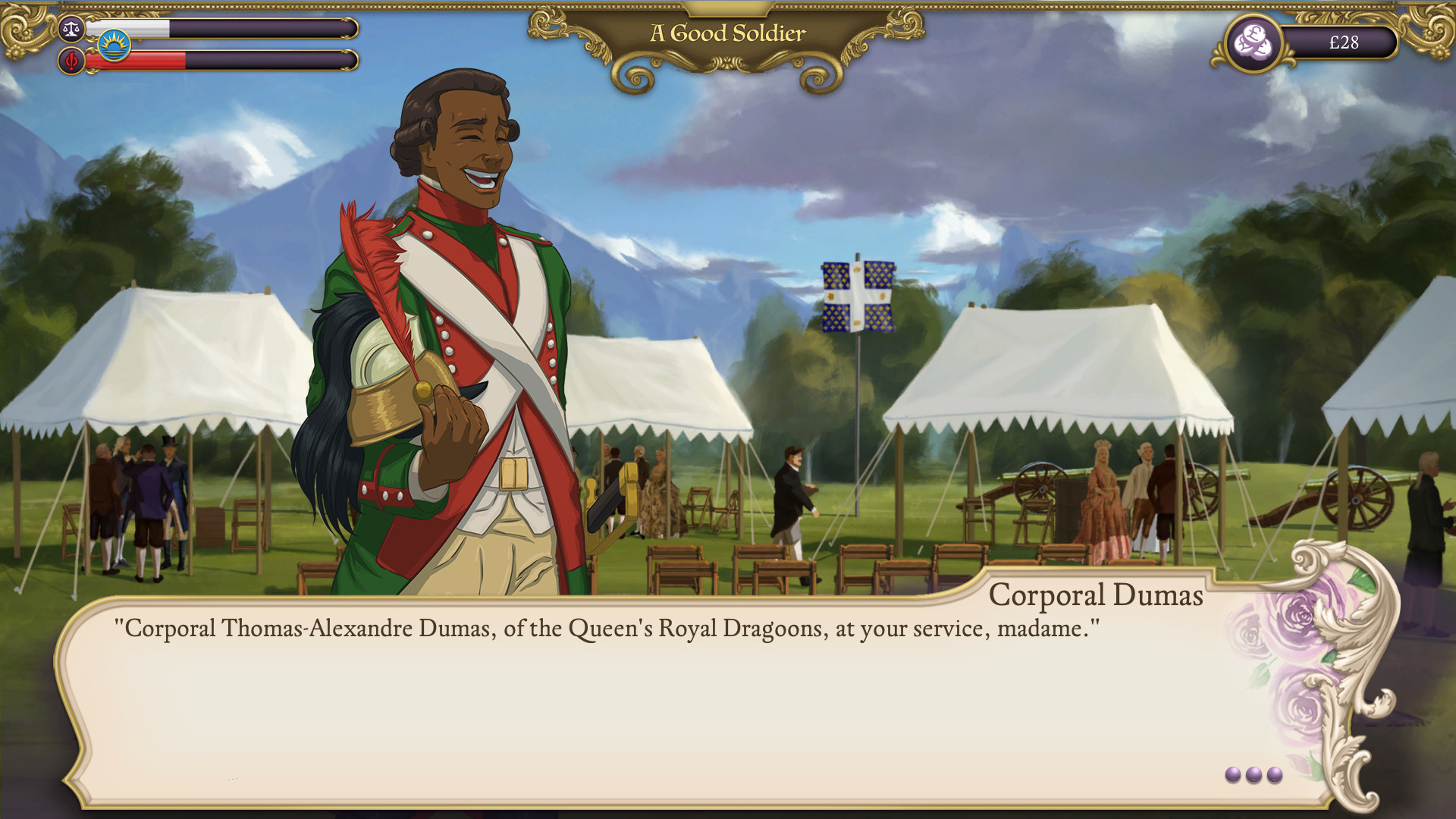The image size is (1456, 819).
Task: Open the A Good Soldier title banner
Action: tap(726, 32)
